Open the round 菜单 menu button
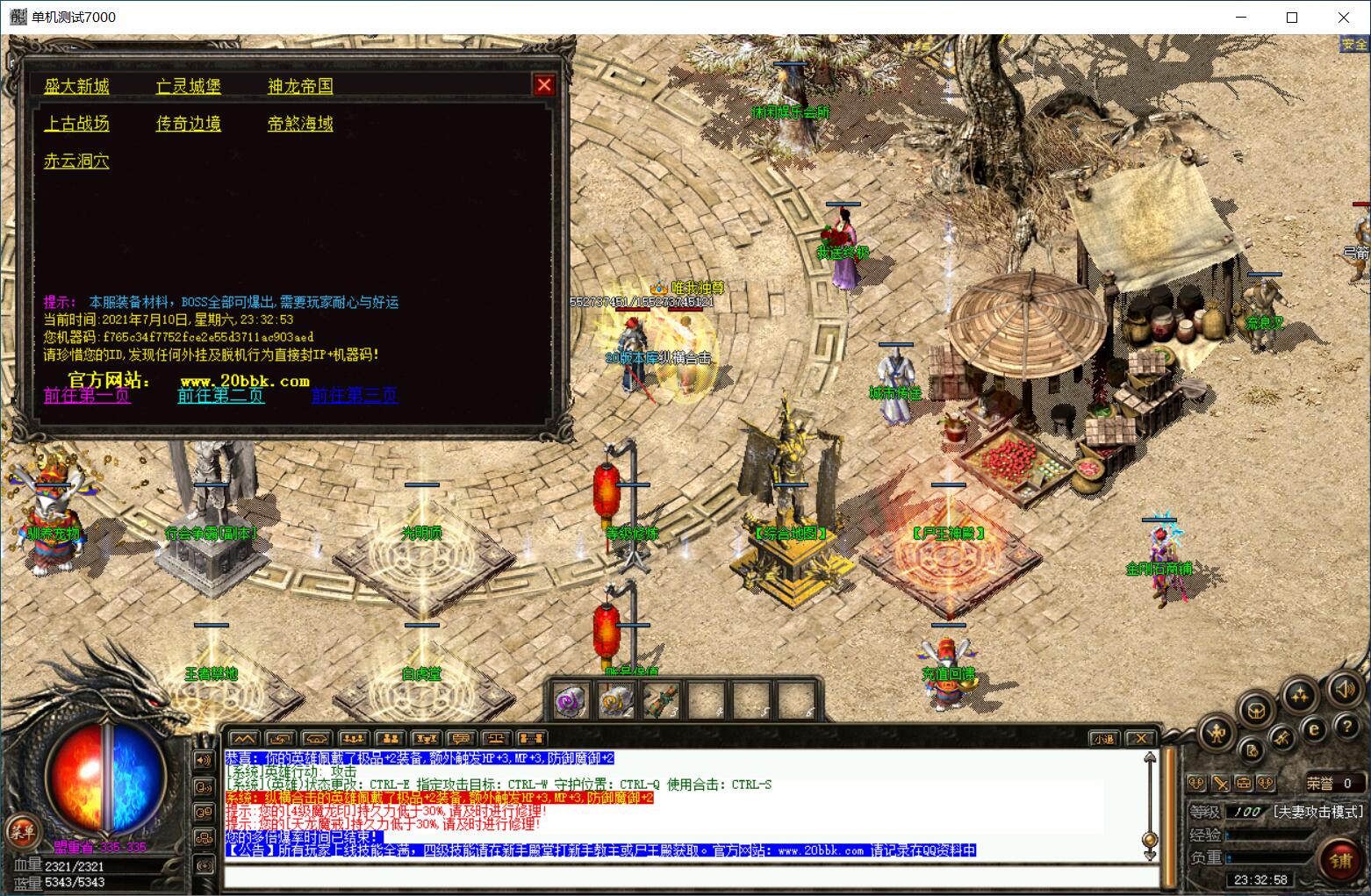This screenshot has width=1371, height=896. click(21, 829)
